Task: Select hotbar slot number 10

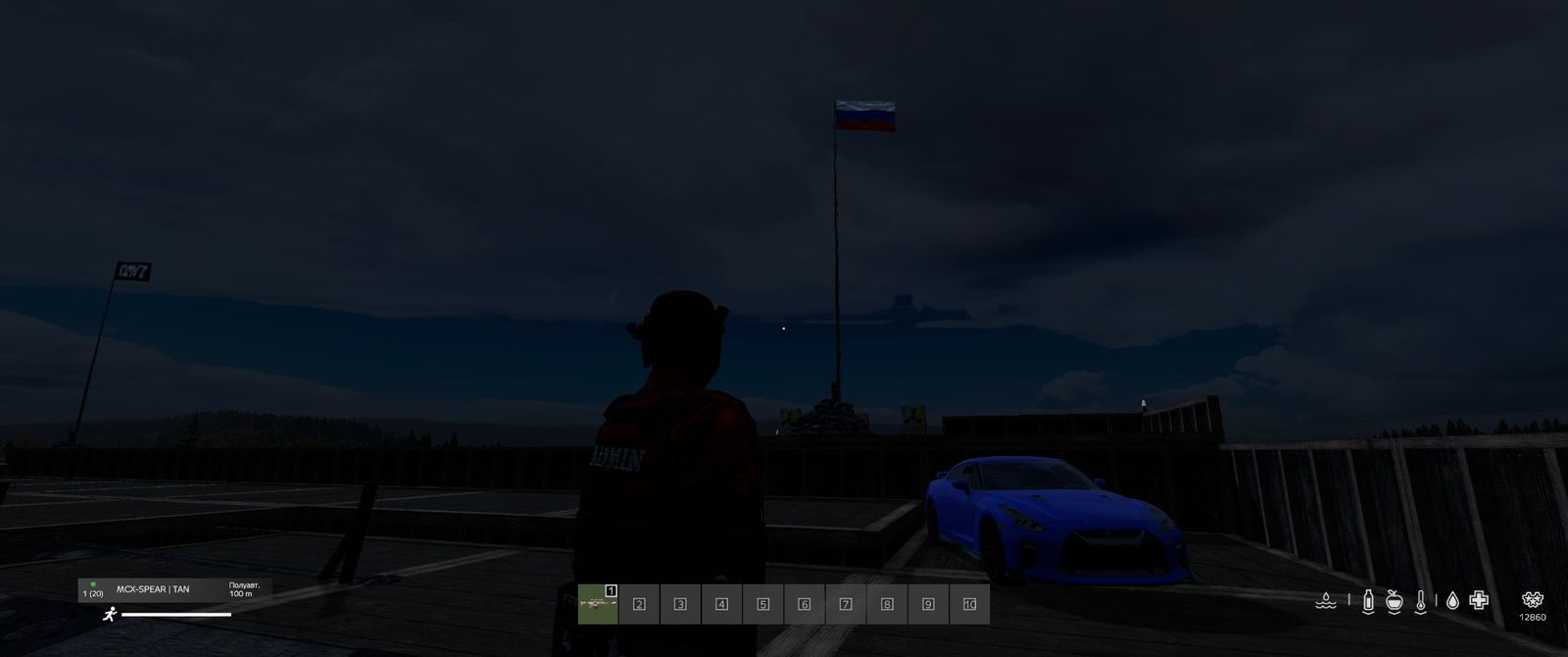Action: coord(969,604)
